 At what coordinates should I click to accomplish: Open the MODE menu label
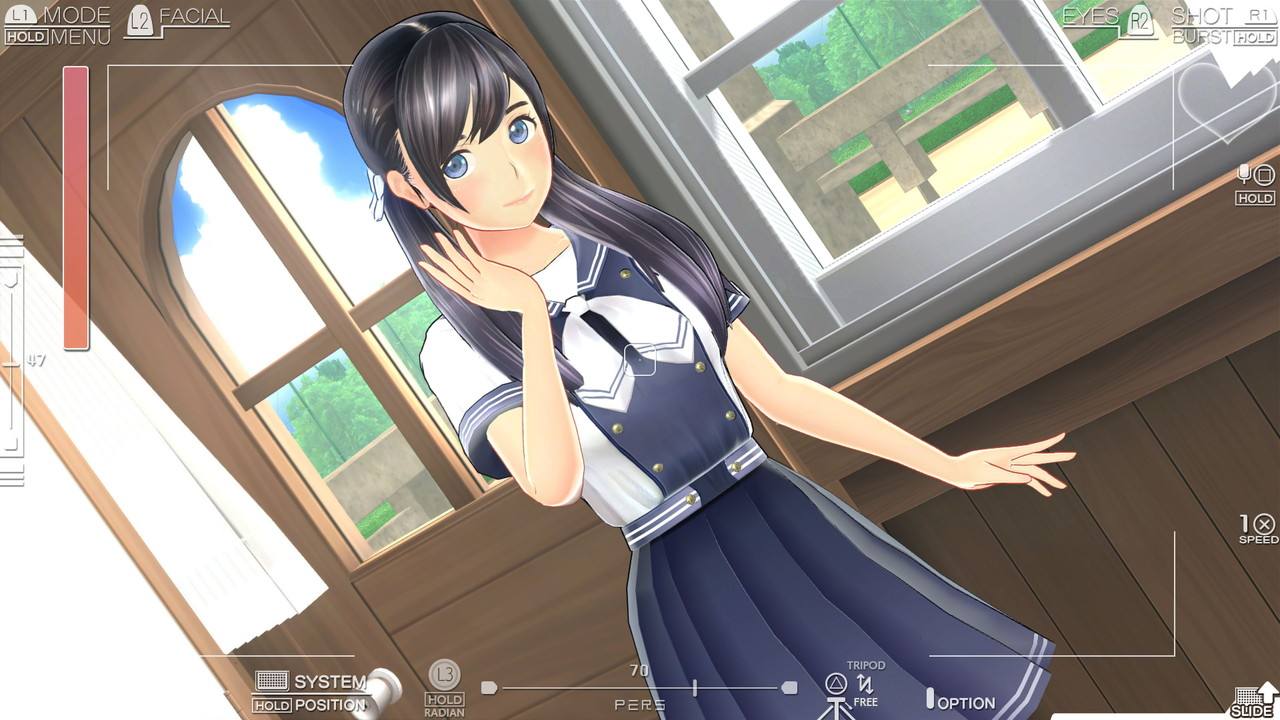tap(76, 16)
